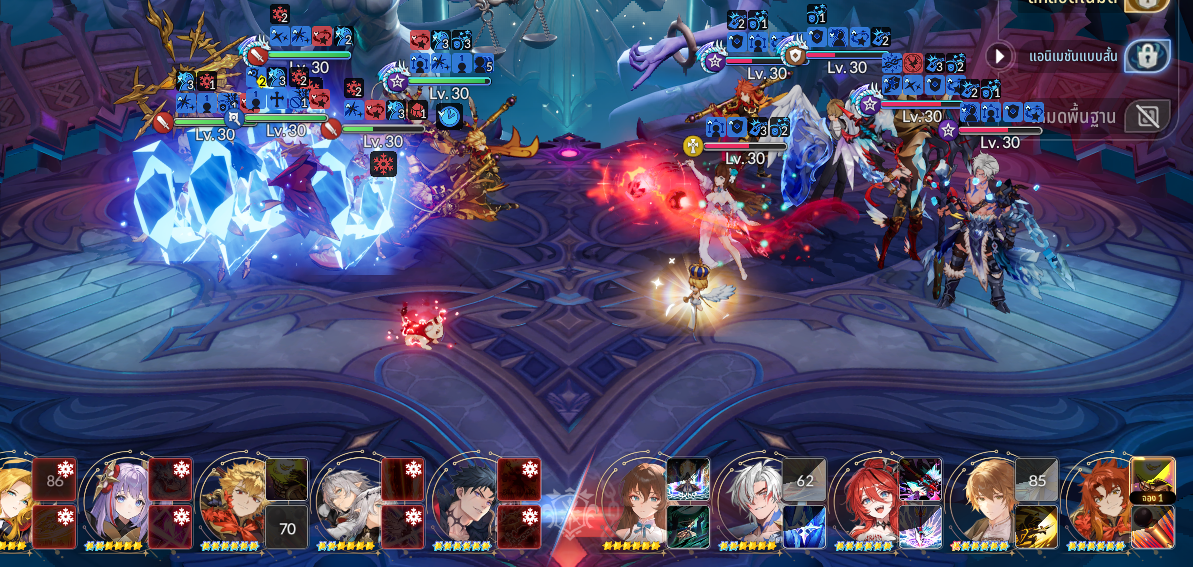Viewport: 1193px width, 567px height.
Task: Toggle the gold lock button at the top
Action: [1147, 4]
